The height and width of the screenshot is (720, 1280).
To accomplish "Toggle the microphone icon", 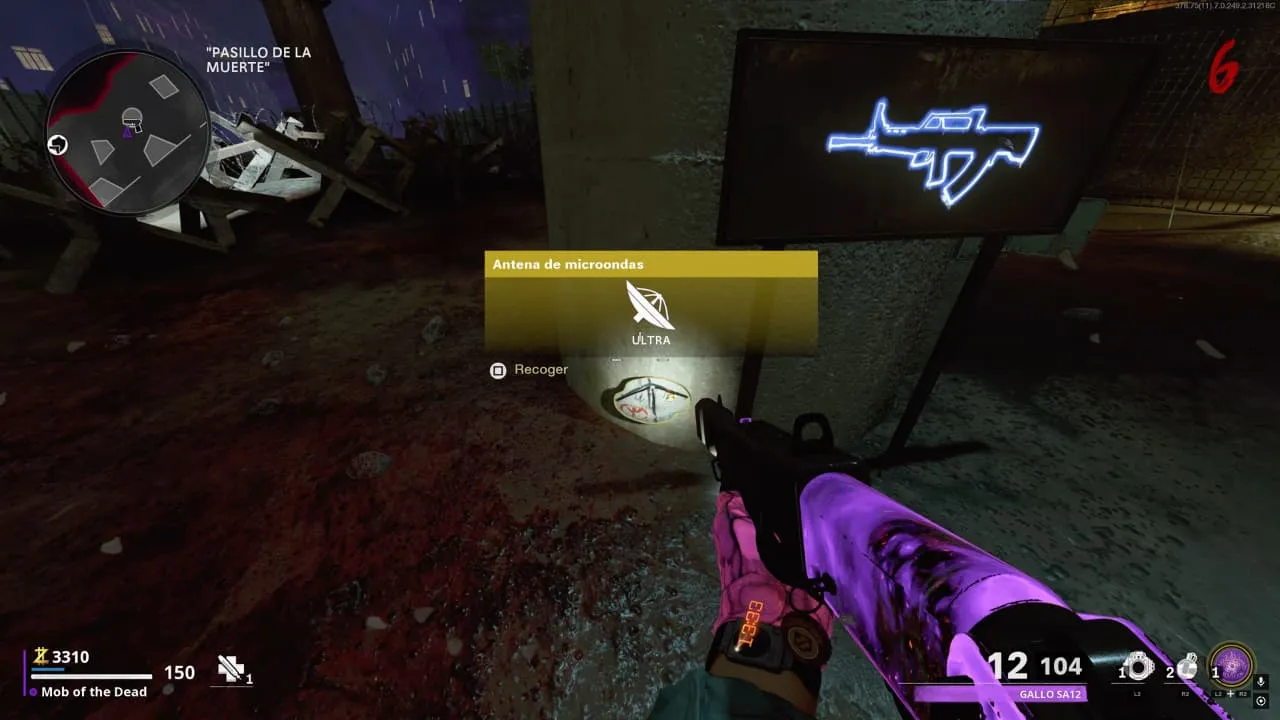I will tap(1261, 682).
